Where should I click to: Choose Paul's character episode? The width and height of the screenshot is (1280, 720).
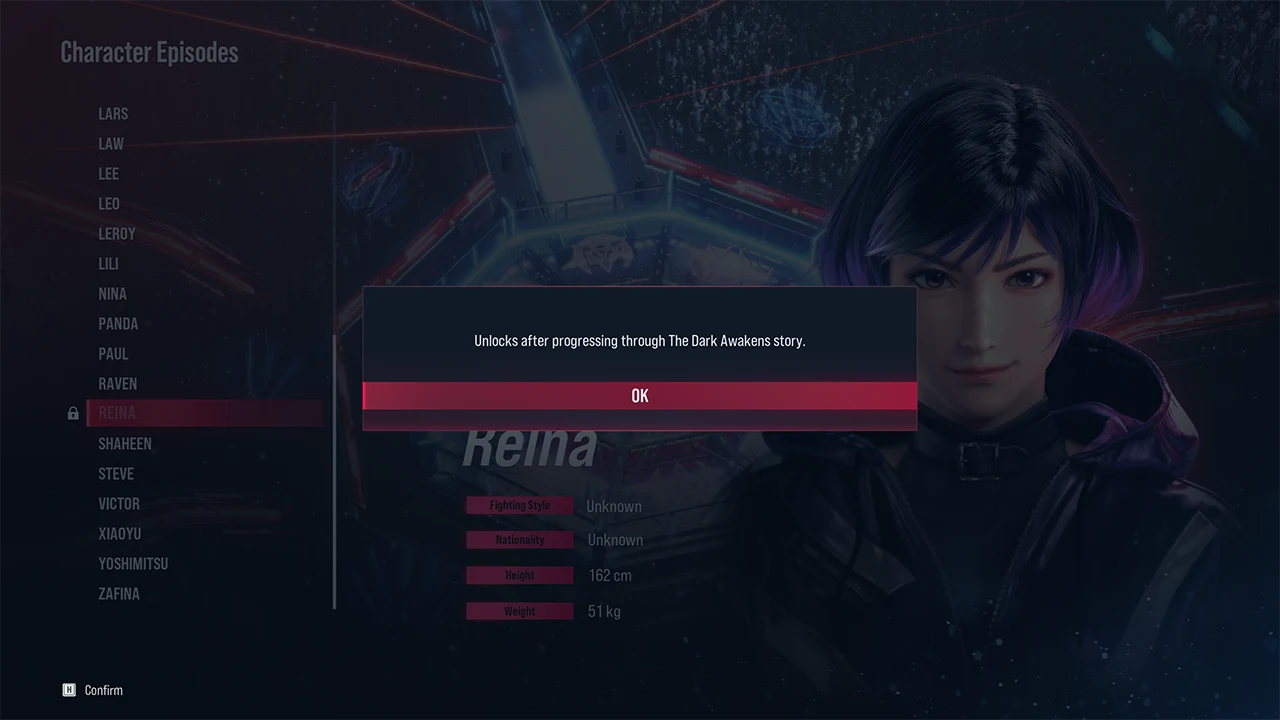coord(113,354)
